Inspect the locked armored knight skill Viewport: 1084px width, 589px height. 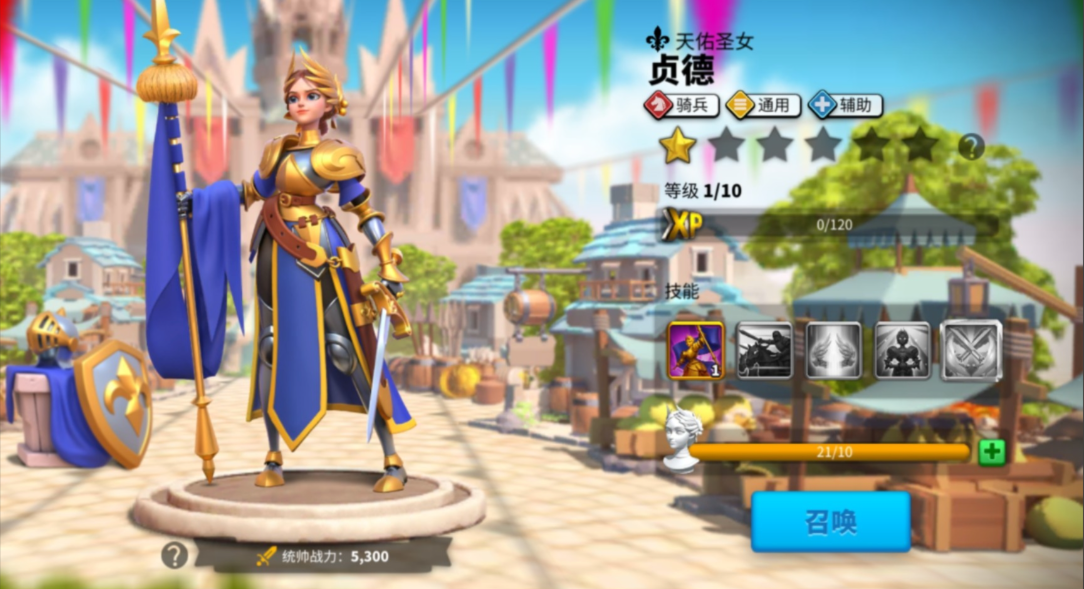click(x=902, y=350)
